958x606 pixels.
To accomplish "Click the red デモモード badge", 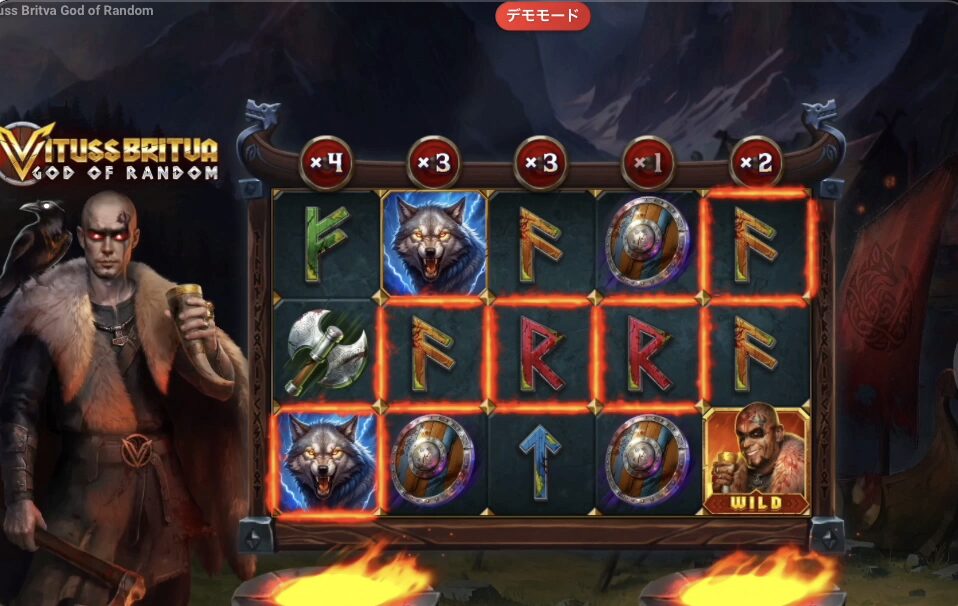I will click(x=542, y=16).
